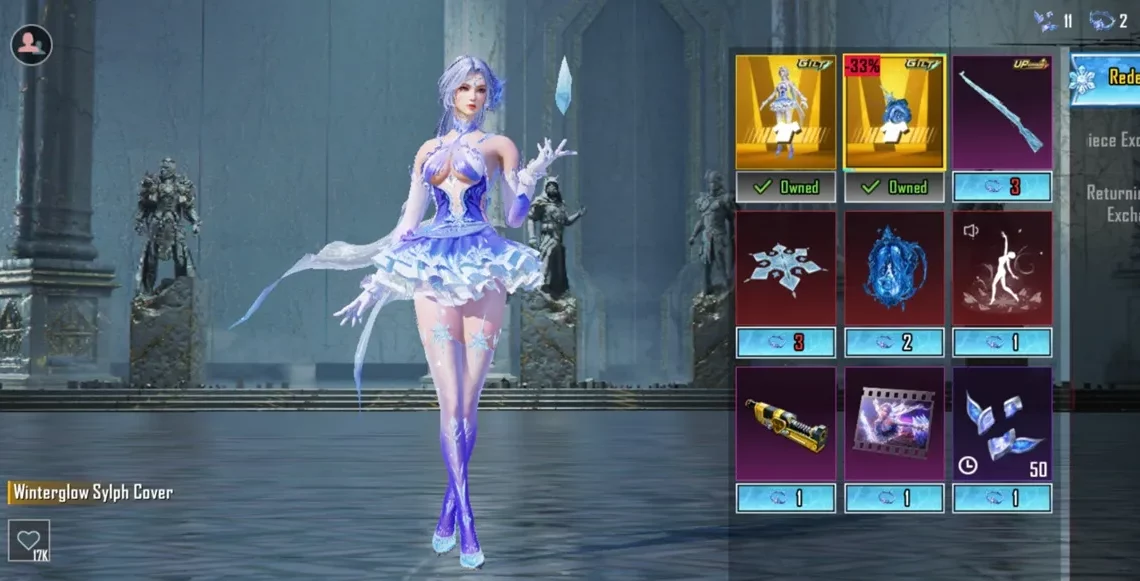Preview the dancing emote reward

click(x=1002, y=268)
